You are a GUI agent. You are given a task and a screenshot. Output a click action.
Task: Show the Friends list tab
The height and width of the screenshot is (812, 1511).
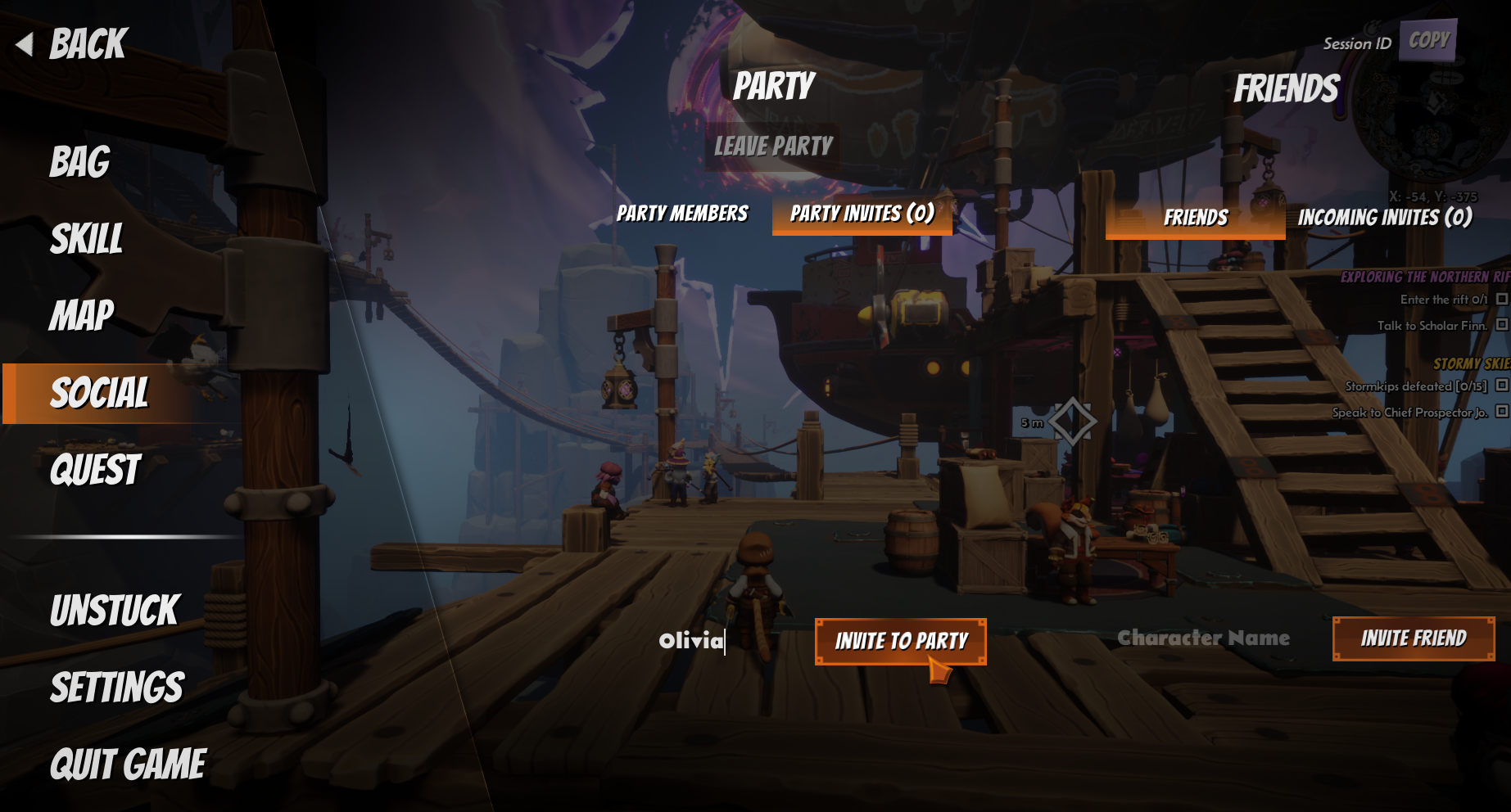click(1195, 218)
